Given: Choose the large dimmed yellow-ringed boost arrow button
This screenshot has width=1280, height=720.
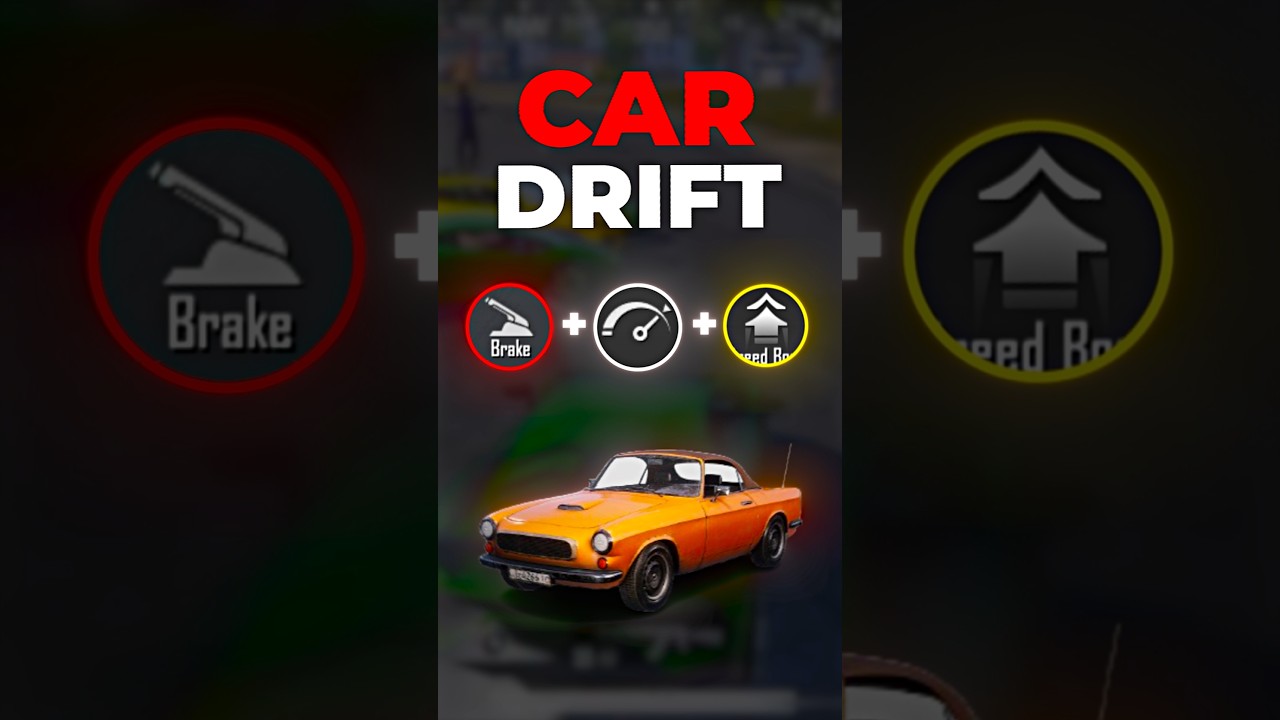Looking at the screenshot, I should [x=1038, y=251].
